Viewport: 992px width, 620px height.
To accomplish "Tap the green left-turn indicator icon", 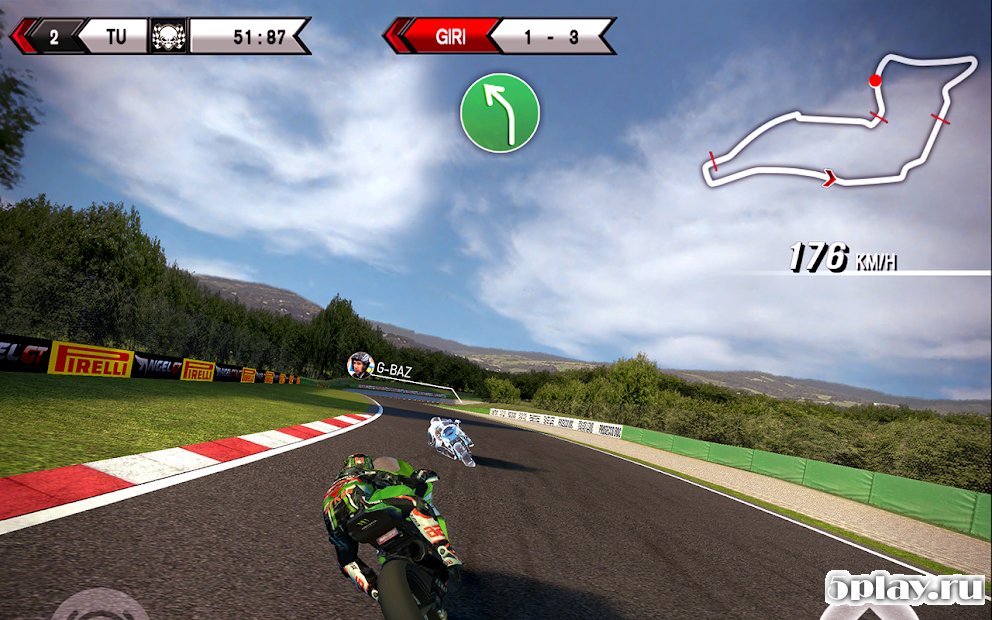I will 500,113.
